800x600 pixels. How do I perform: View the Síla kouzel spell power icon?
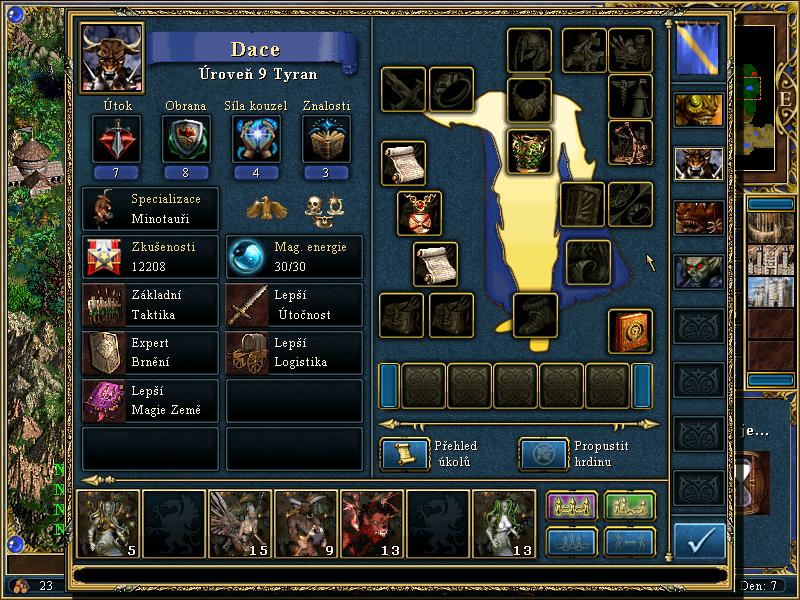tap(255, 138)
